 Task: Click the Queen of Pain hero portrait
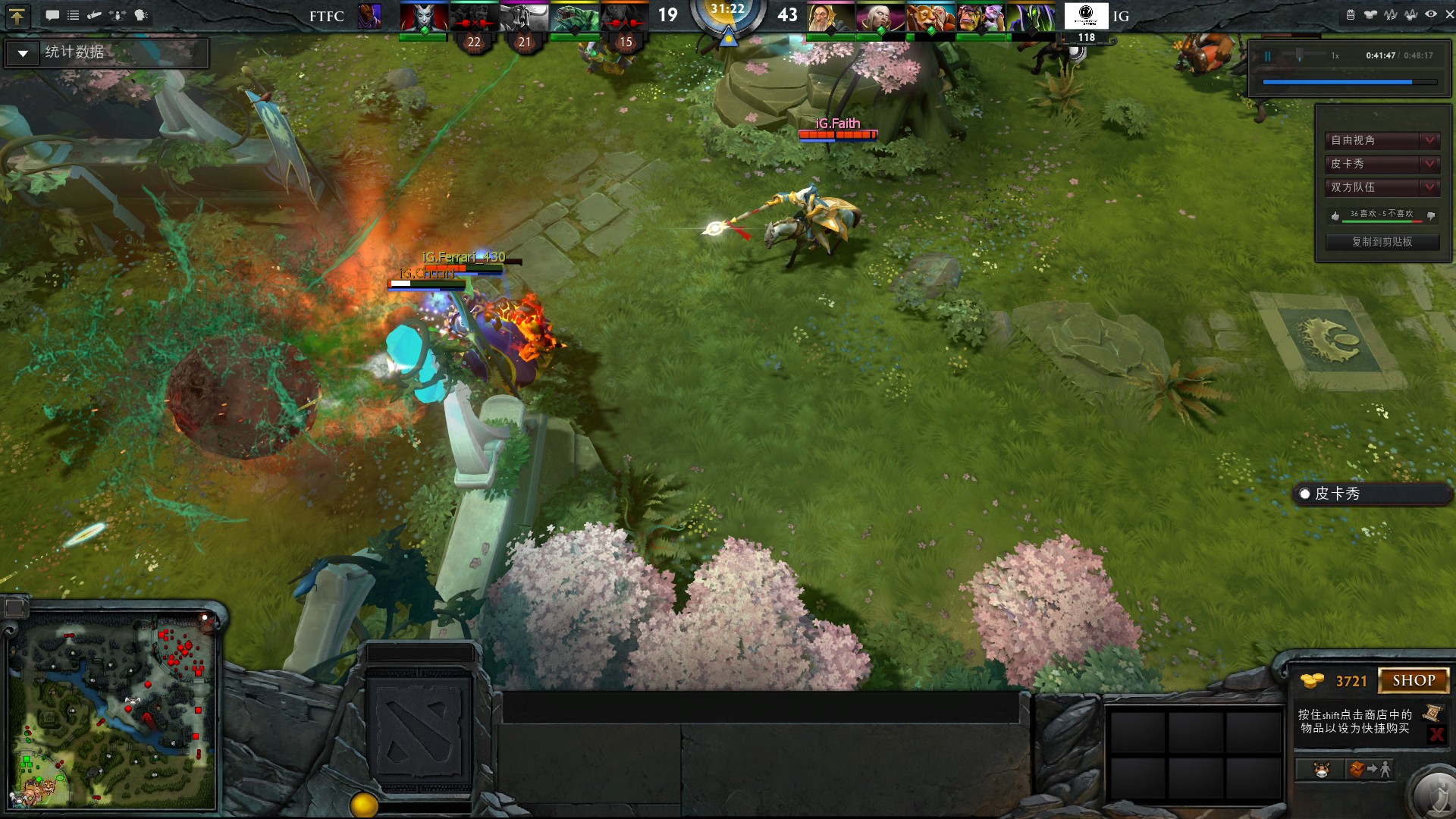(423, 17)
